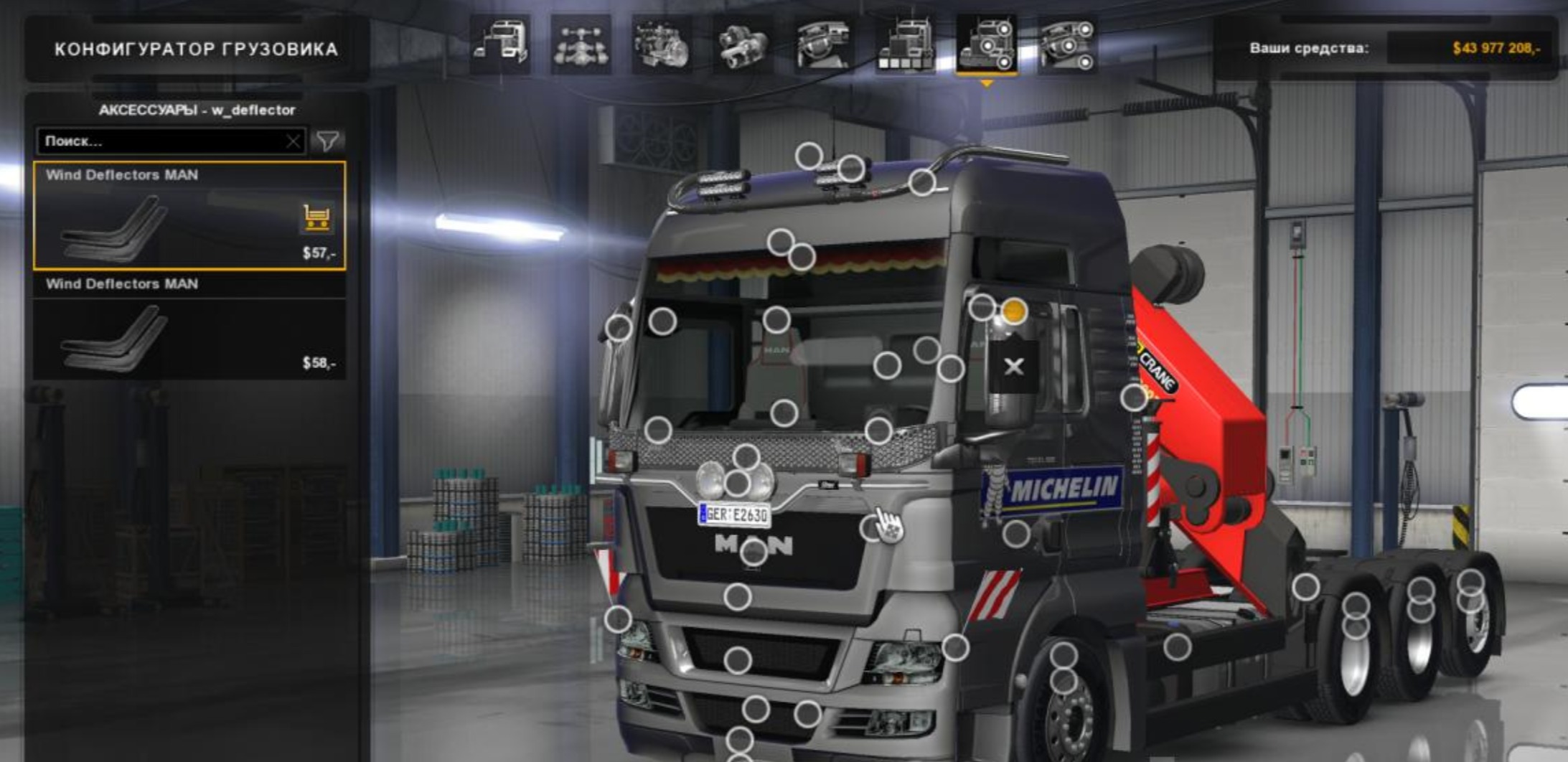Select the highlighted yellow accessory node
The height and width of the screenshot is (762, 1568).
[x=1013, y=311]
